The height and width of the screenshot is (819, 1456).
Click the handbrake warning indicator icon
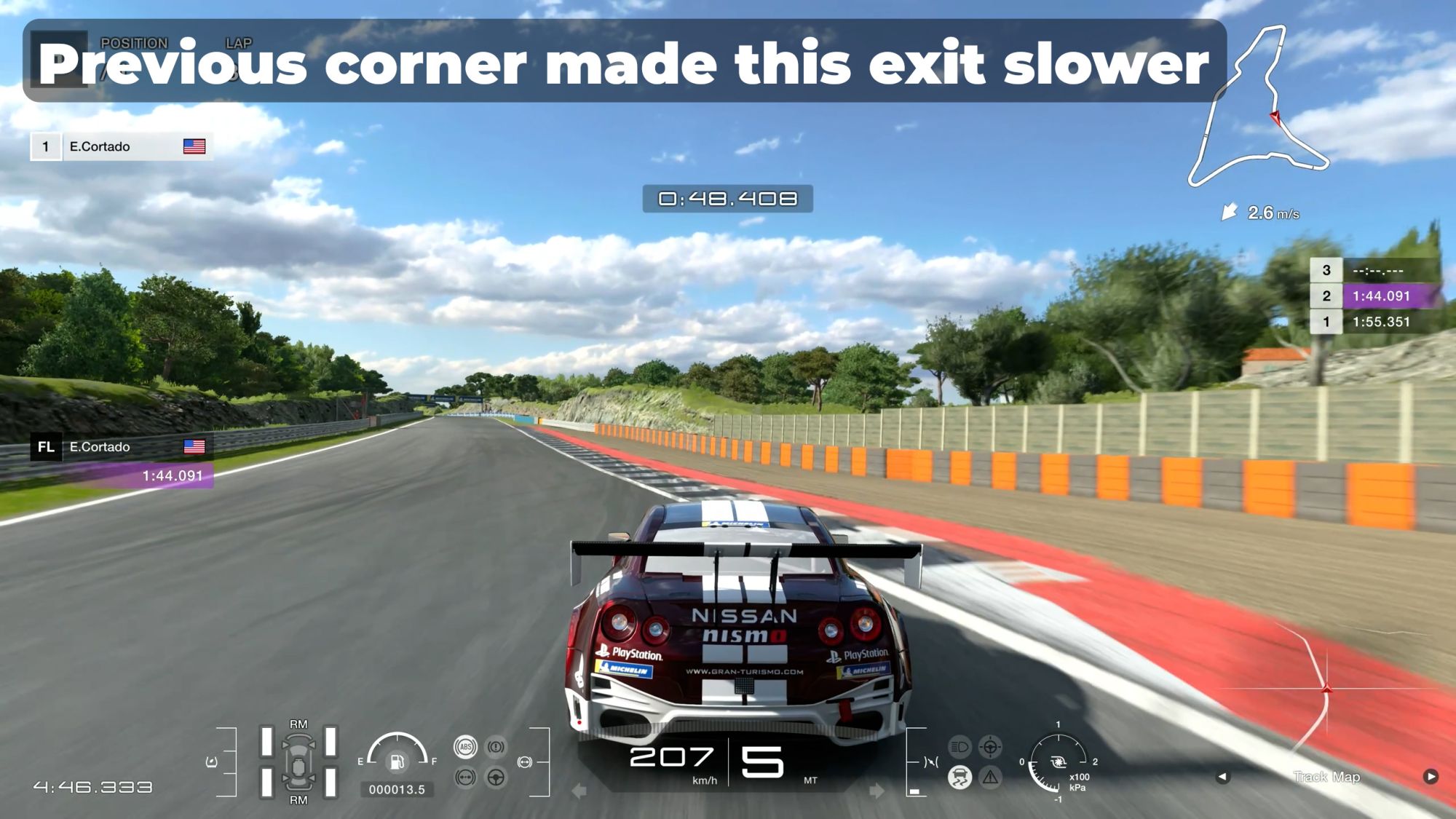[x=496, y=747]
